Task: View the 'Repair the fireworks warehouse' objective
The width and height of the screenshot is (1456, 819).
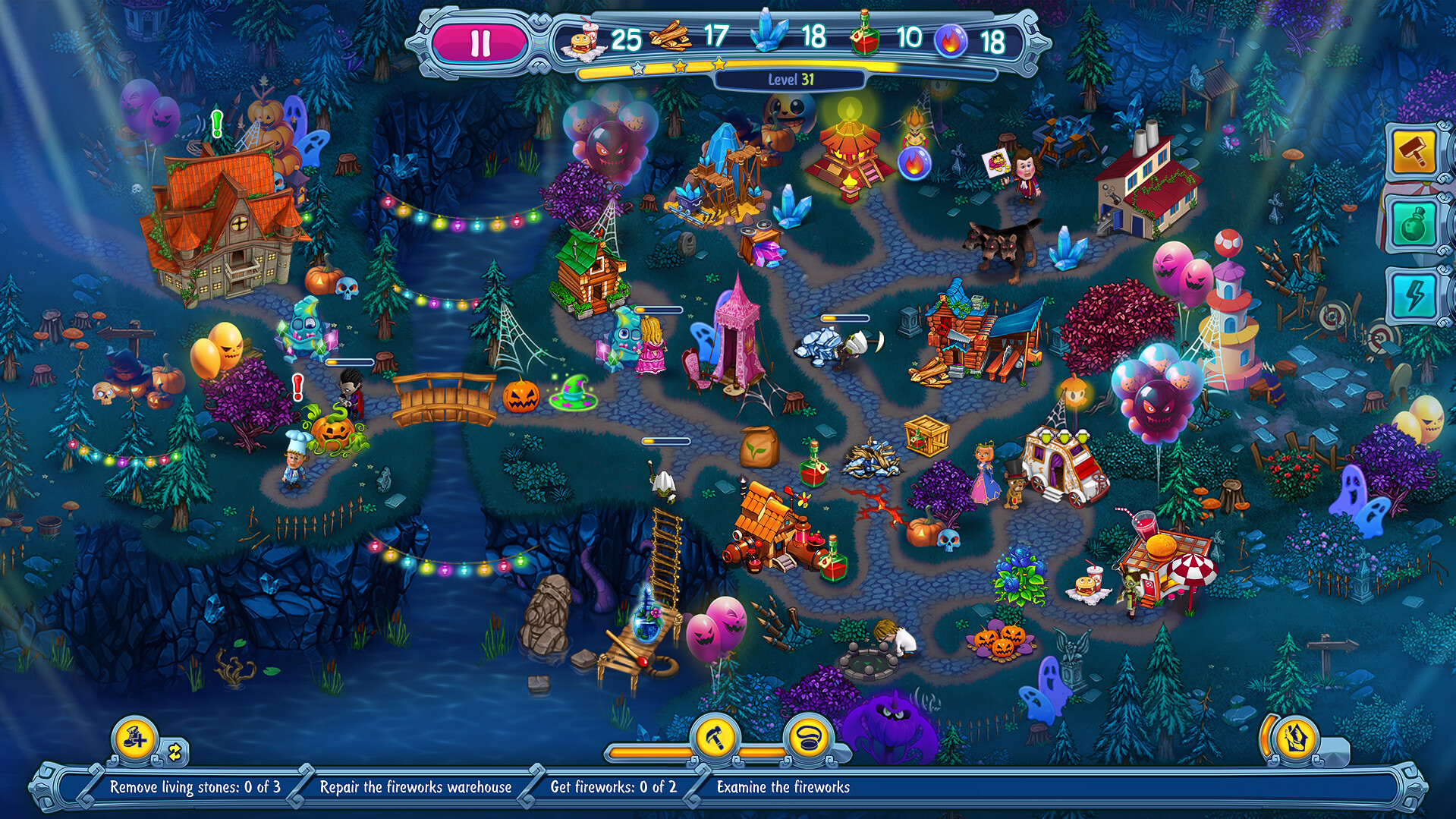Action: click(x=416, y=787)
